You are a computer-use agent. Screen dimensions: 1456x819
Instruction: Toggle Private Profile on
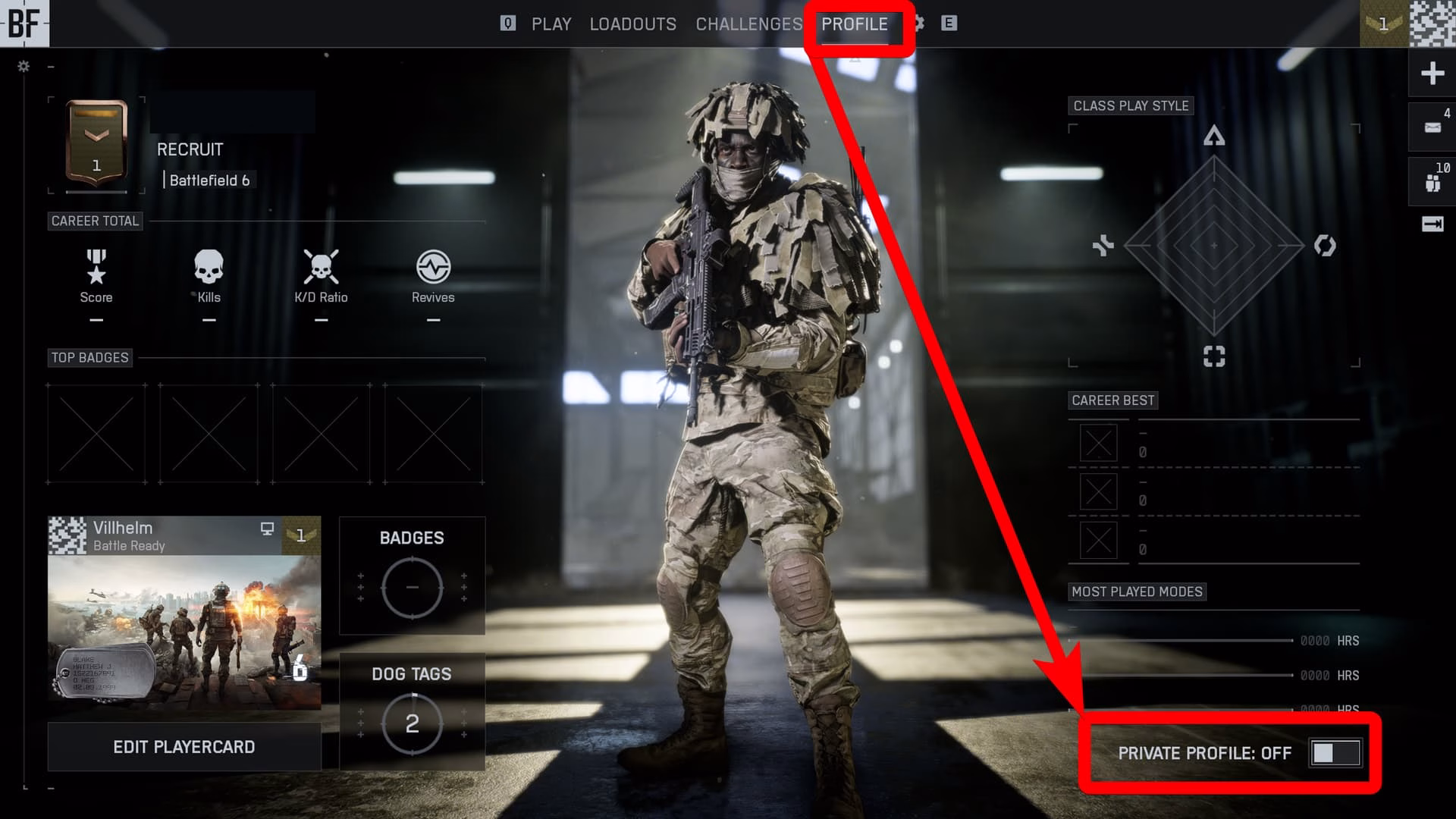[1335, 754]
